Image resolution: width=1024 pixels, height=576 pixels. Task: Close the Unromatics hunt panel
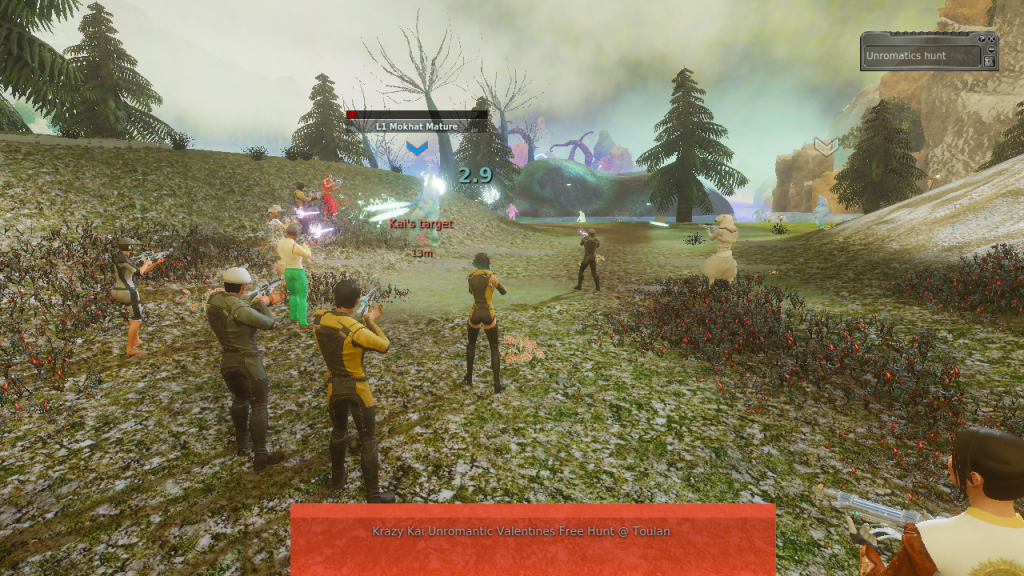[x=991, y=39]
